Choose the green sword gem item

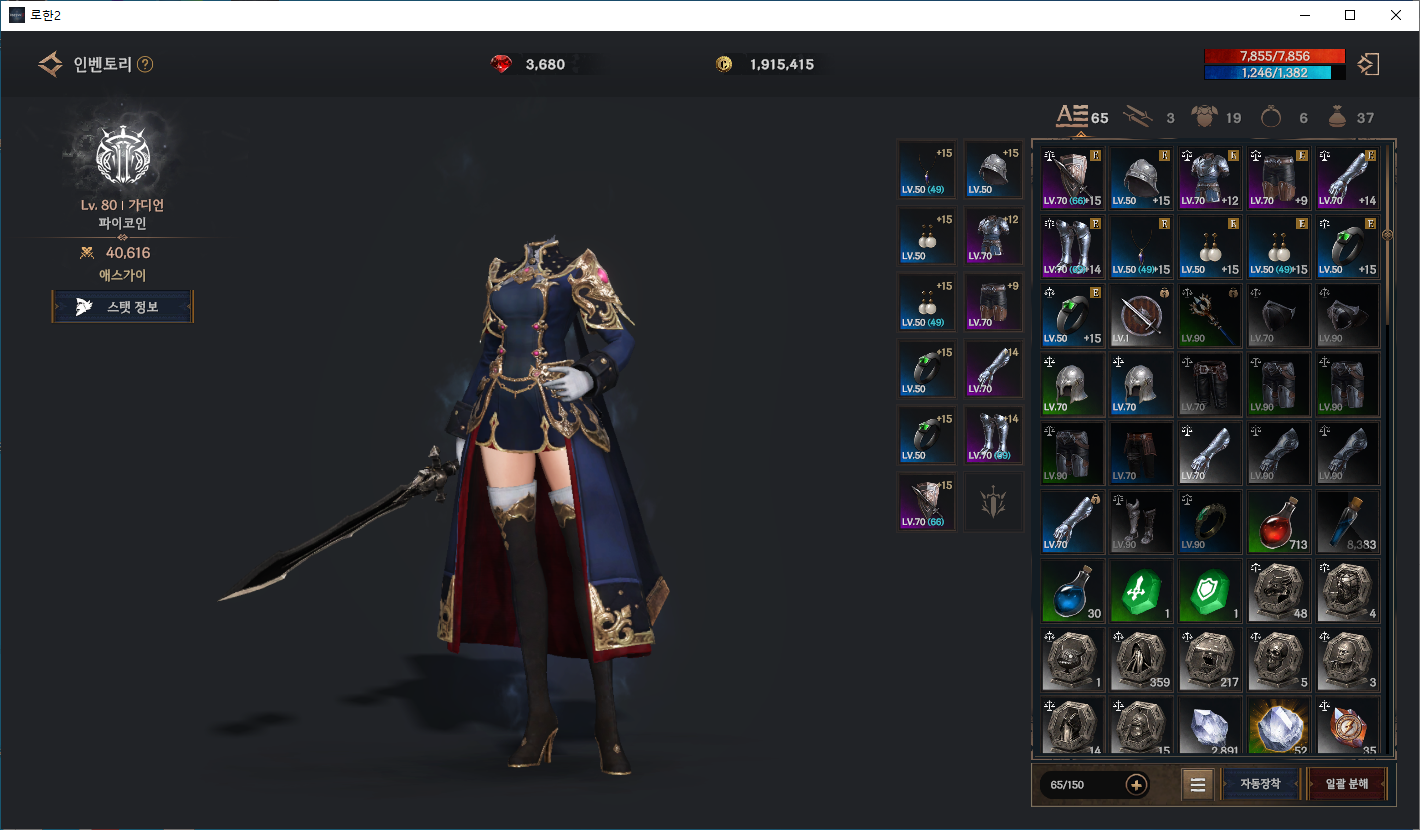[x=1142, y=592]
